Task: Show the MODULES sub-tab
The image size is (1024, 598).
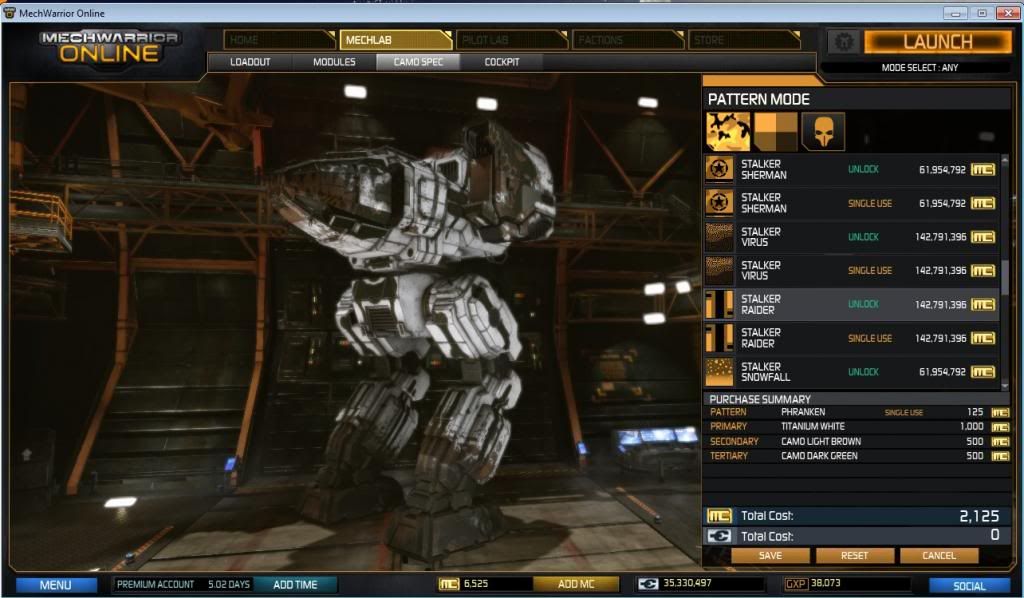Action: coord(334,62)
